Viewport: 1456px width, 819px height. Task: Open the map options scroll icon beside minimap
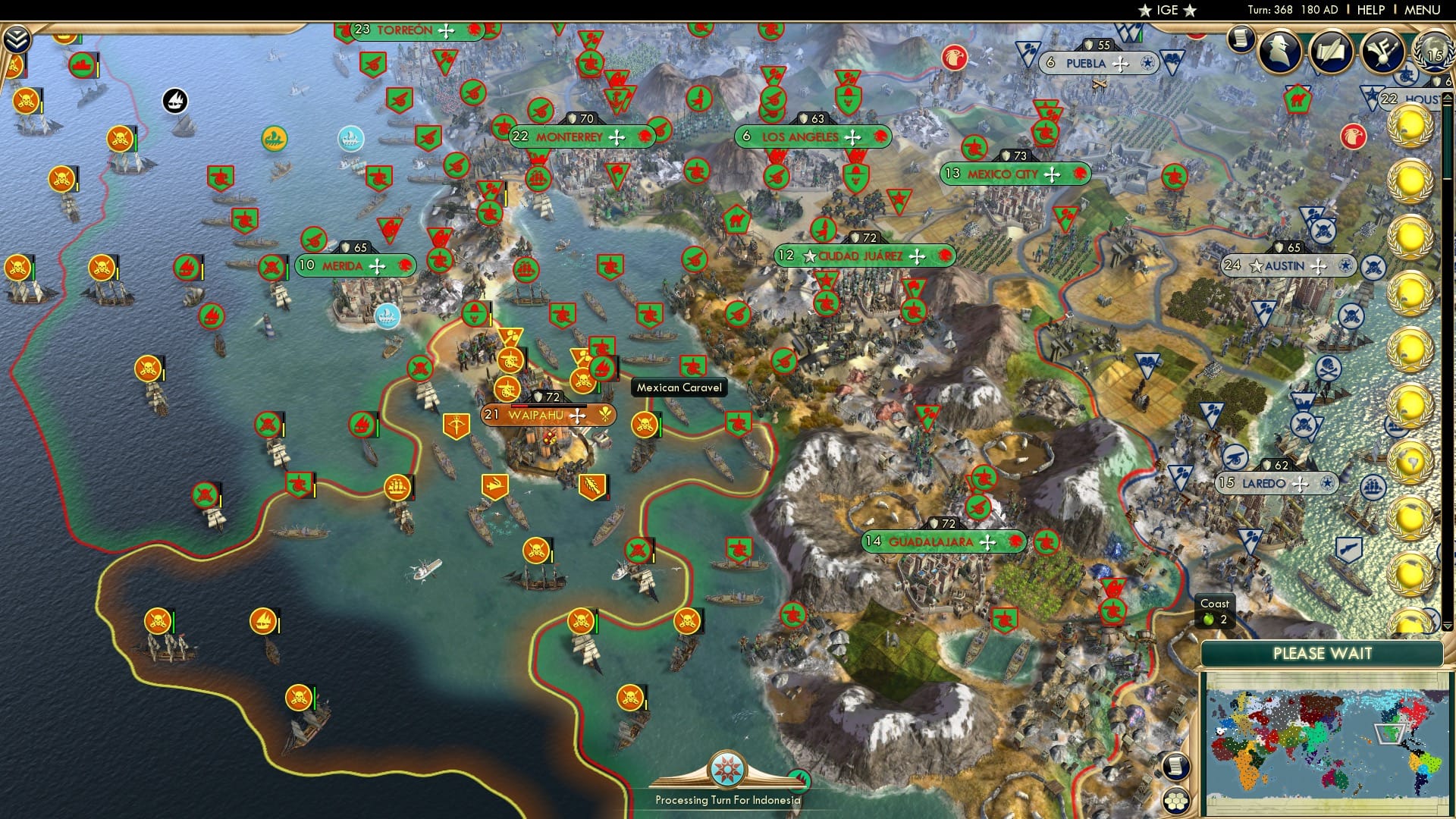click(1176, 767)
